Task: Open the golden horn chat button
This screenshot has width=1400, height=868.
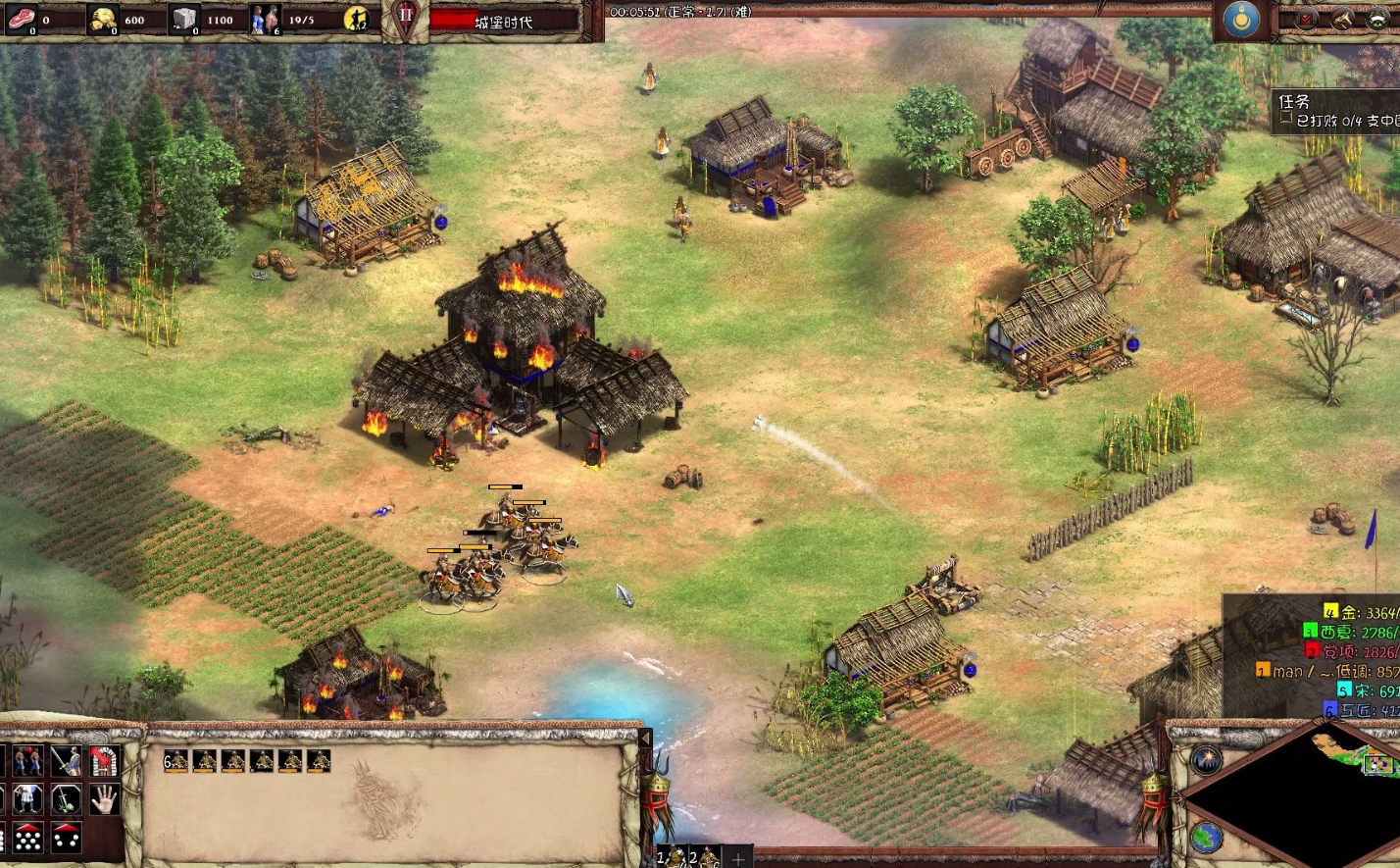Action: 1342,18
